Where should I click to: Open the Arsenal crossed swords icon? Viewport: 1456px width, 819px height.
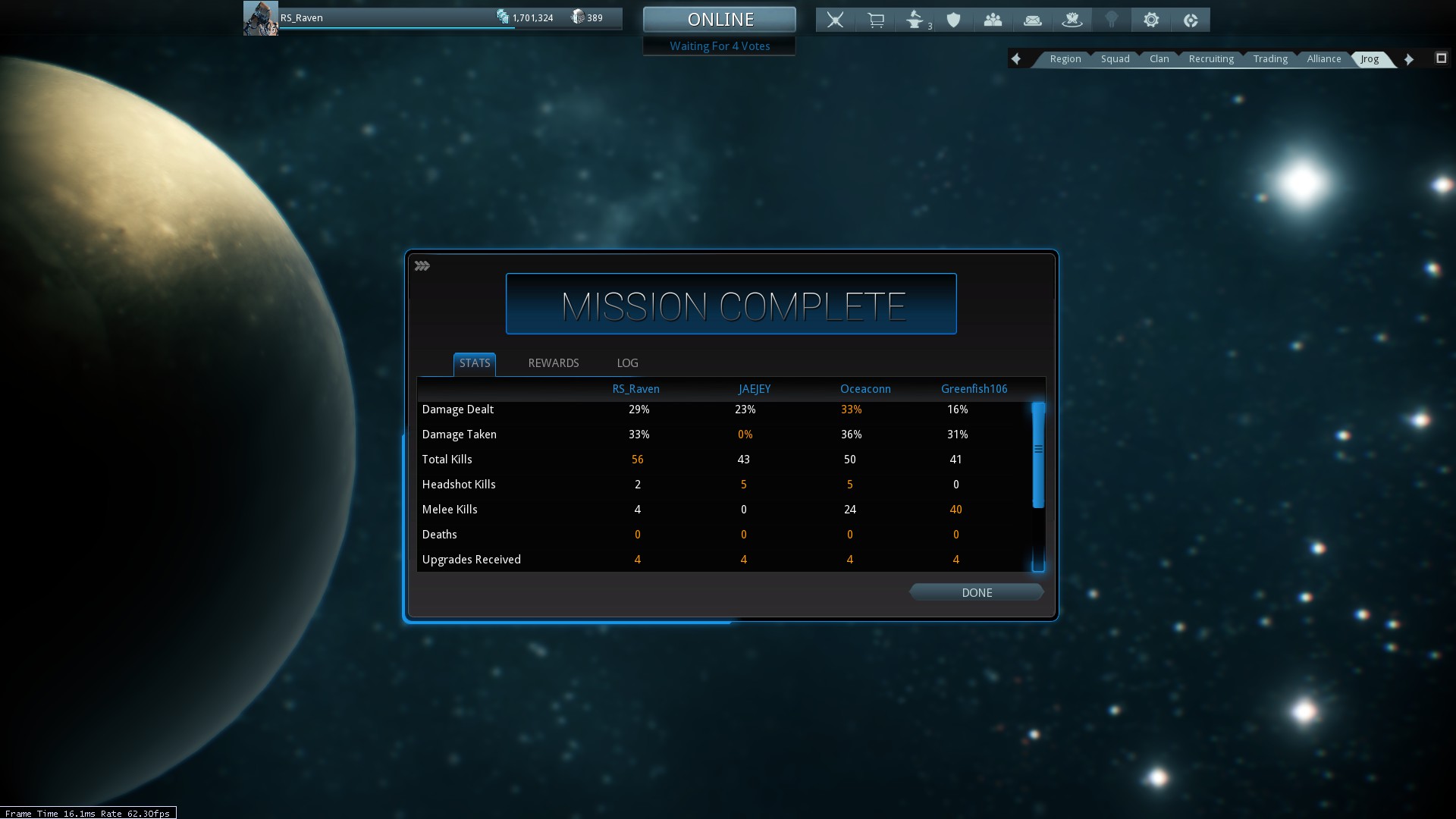(x=835, y=20)
